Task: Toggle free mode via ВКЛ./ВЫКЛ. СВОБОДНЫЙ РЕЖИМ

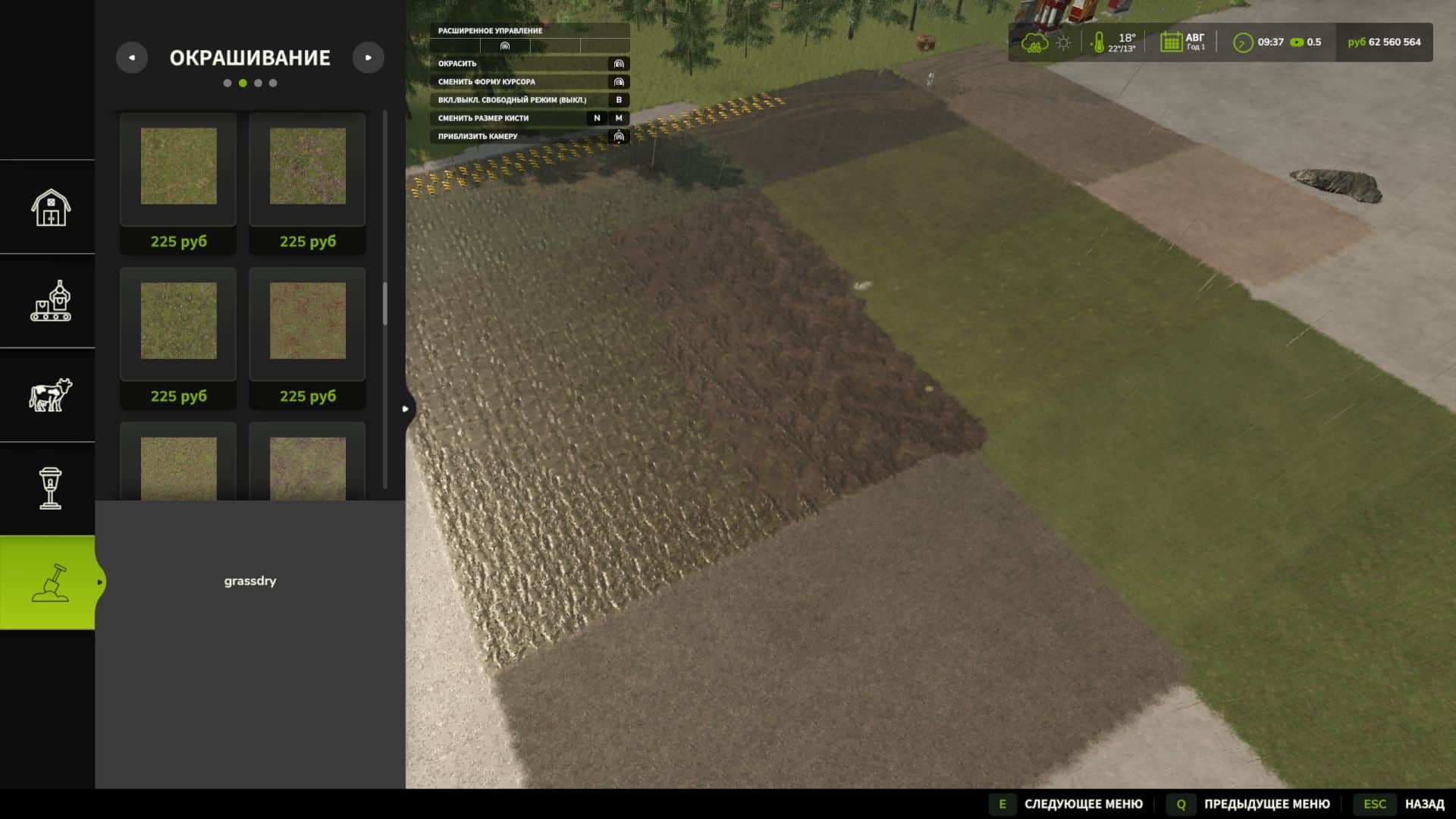Action: 513,99
